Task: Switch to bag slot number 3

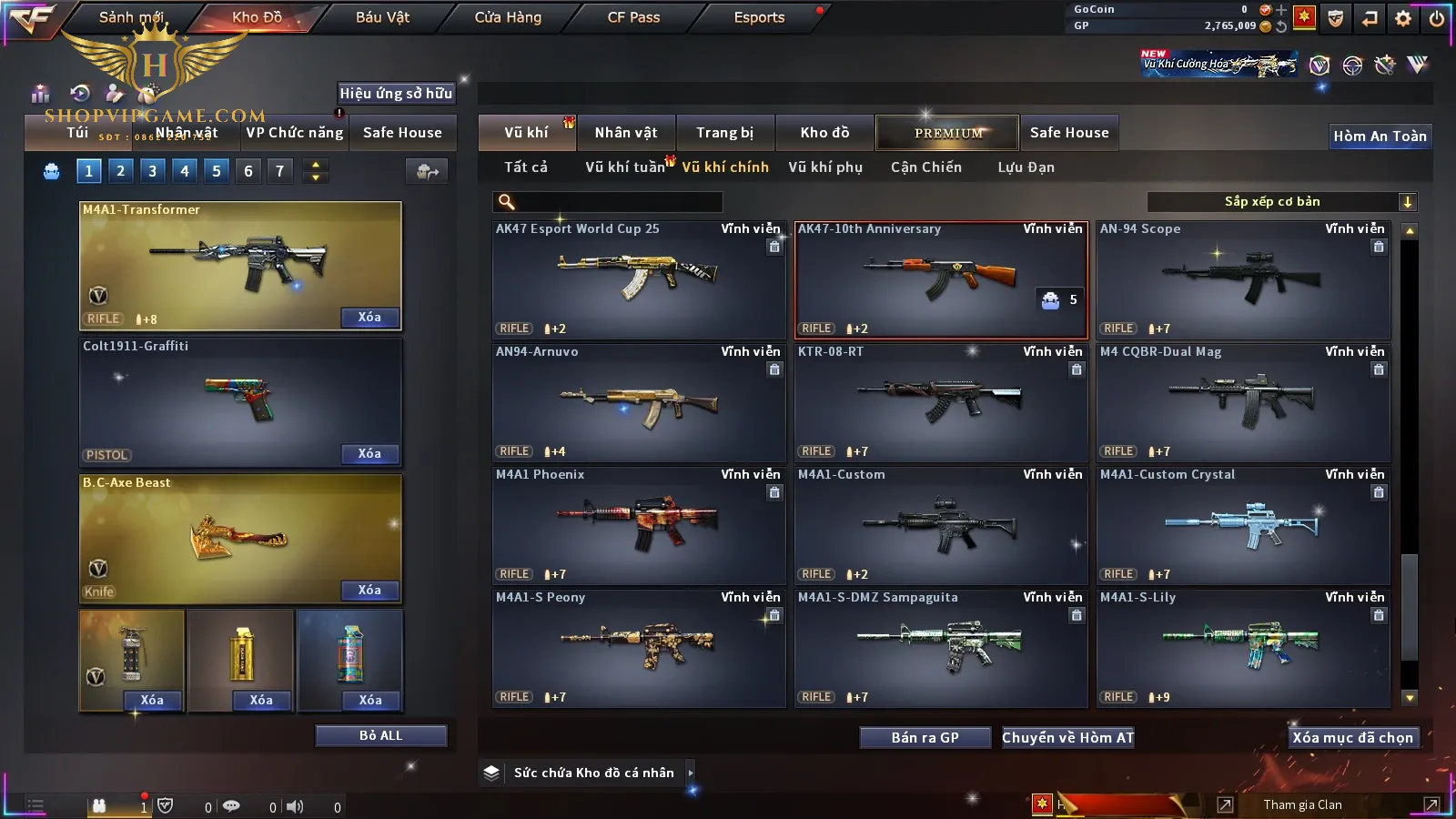Action: pyautogui.click(x=152, y=171)
